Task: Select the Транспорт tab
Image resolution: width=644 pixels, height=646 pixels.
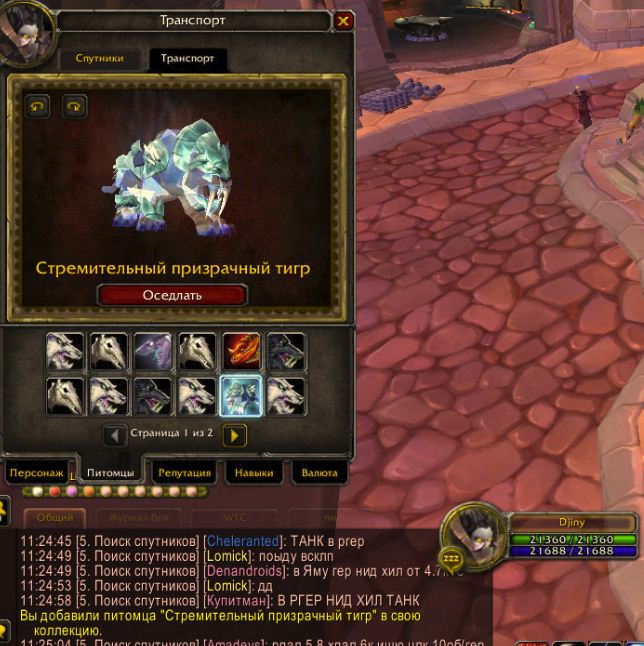Action: [x=188, y=59]
